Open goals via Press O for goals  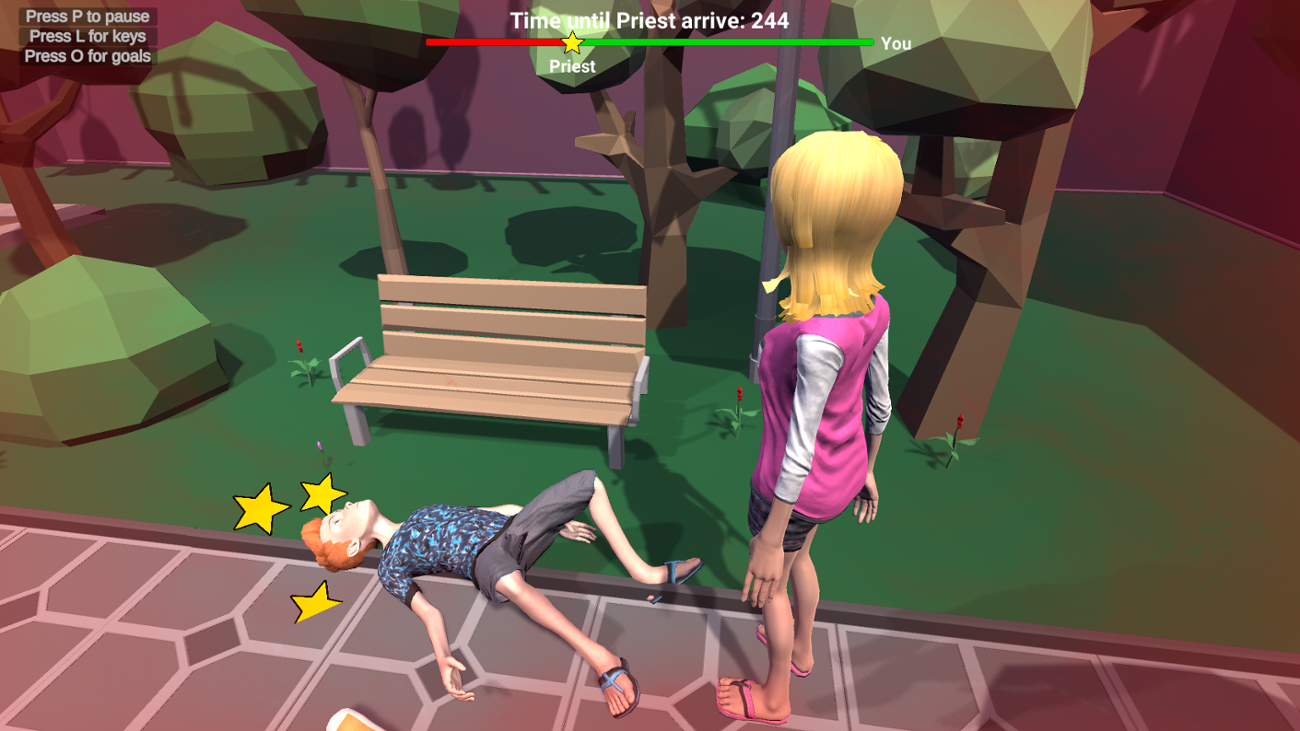click(x=85, y=54)
